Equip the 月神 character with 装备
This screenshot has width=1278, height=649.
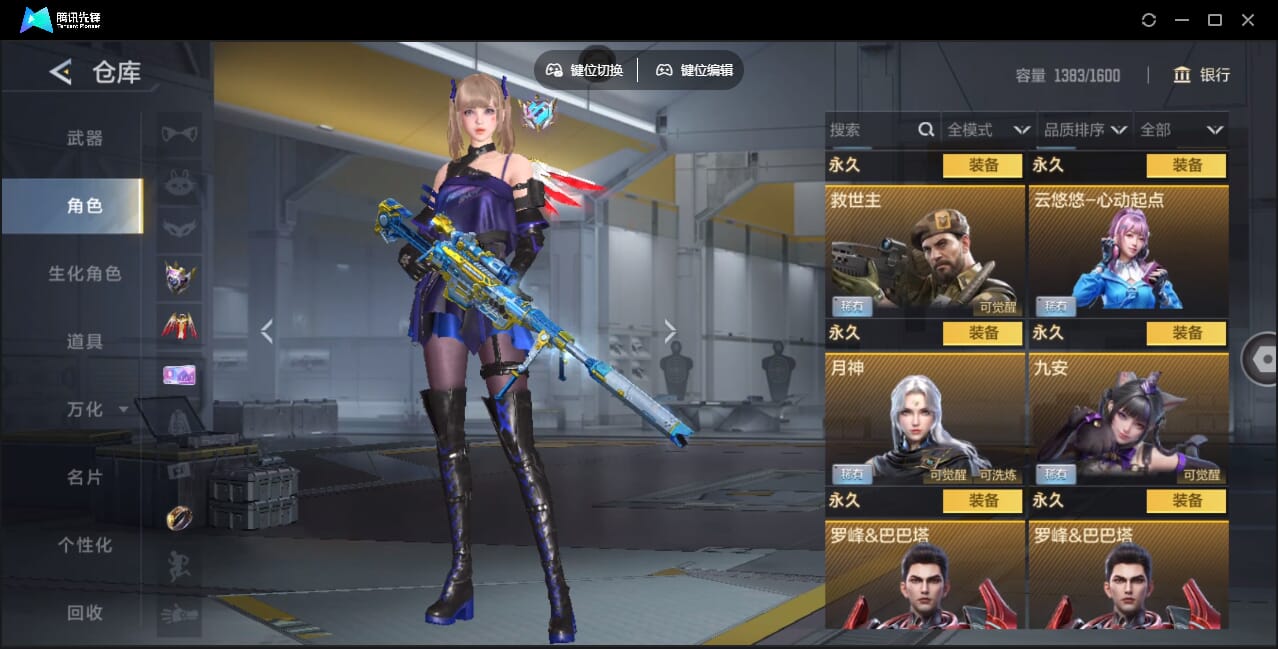coord(983,333)
